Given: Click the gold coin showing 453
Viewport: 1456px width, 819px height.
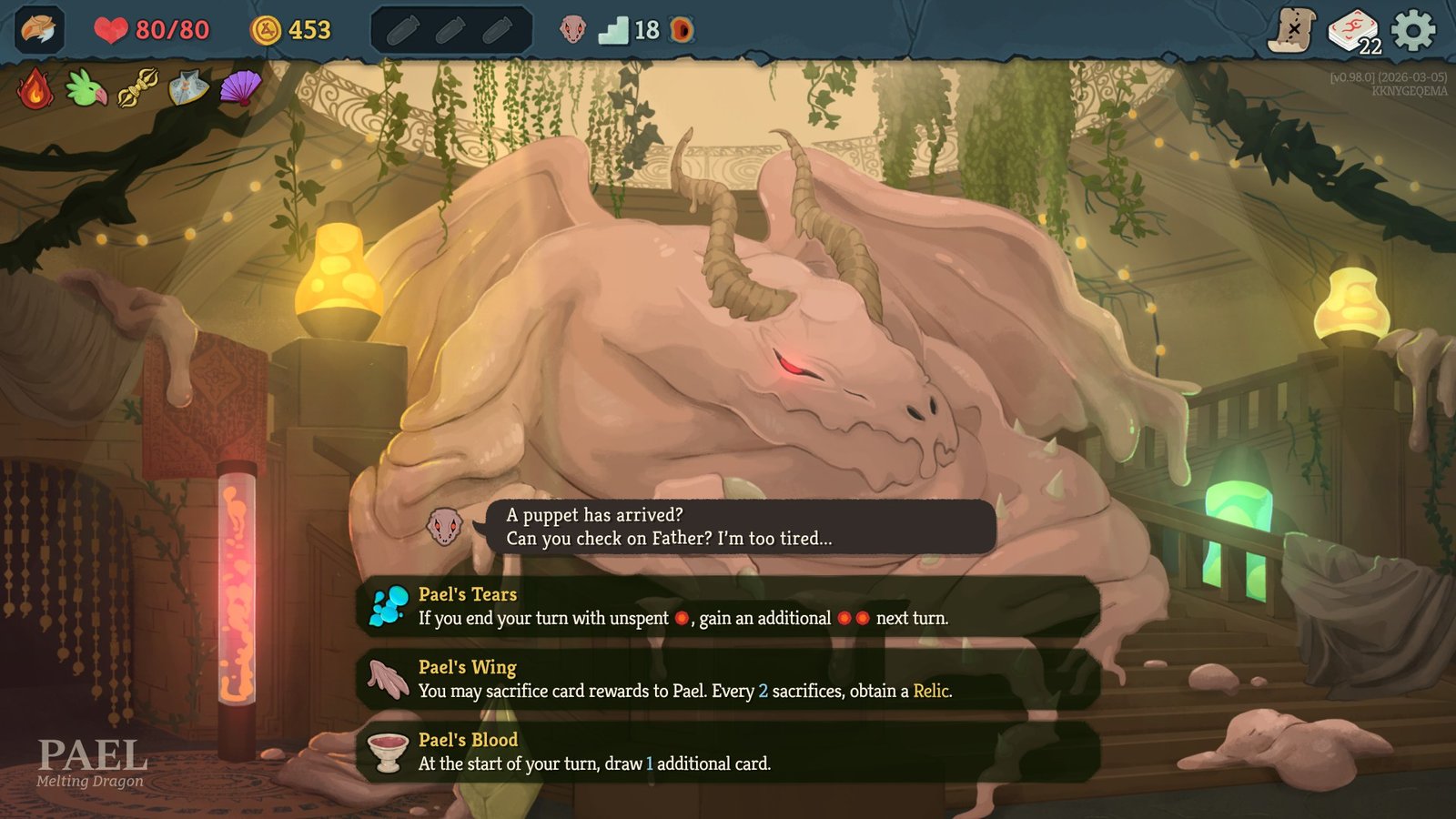Looking at the screenshot, I should (x=265, y=27).
